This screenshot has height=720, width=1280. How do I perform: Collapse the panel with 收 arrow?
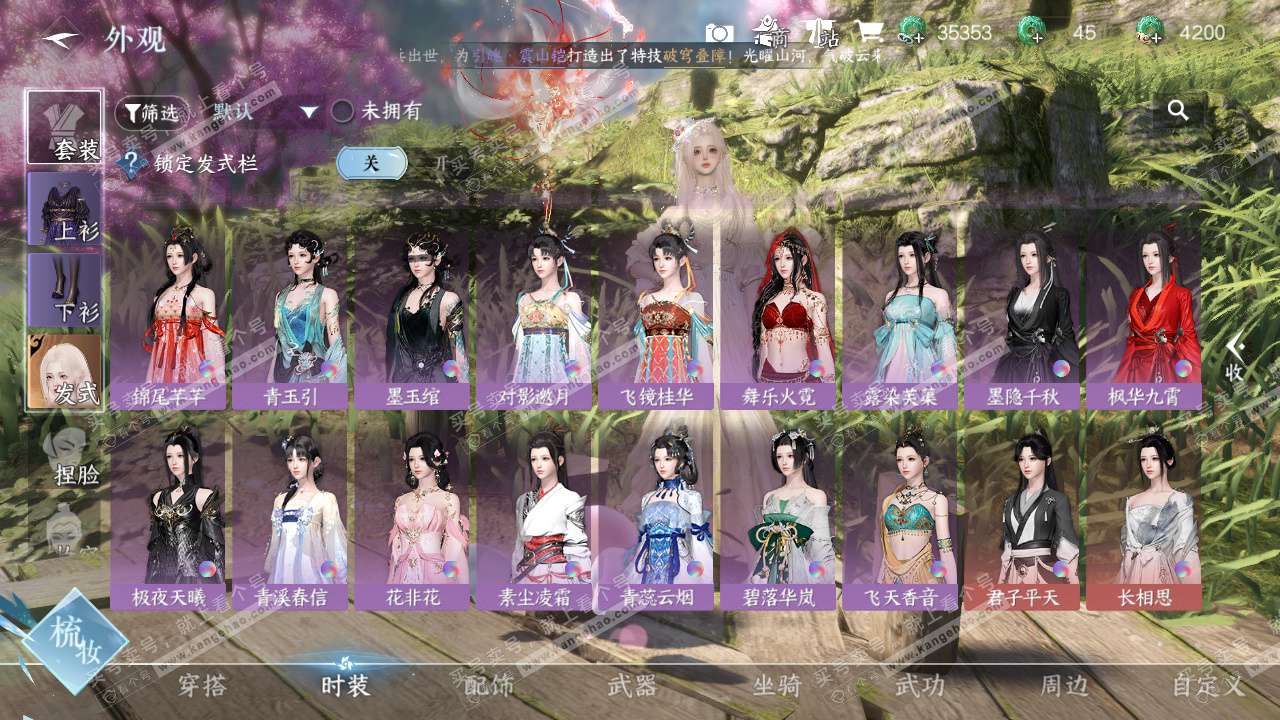coord(1235,357)
